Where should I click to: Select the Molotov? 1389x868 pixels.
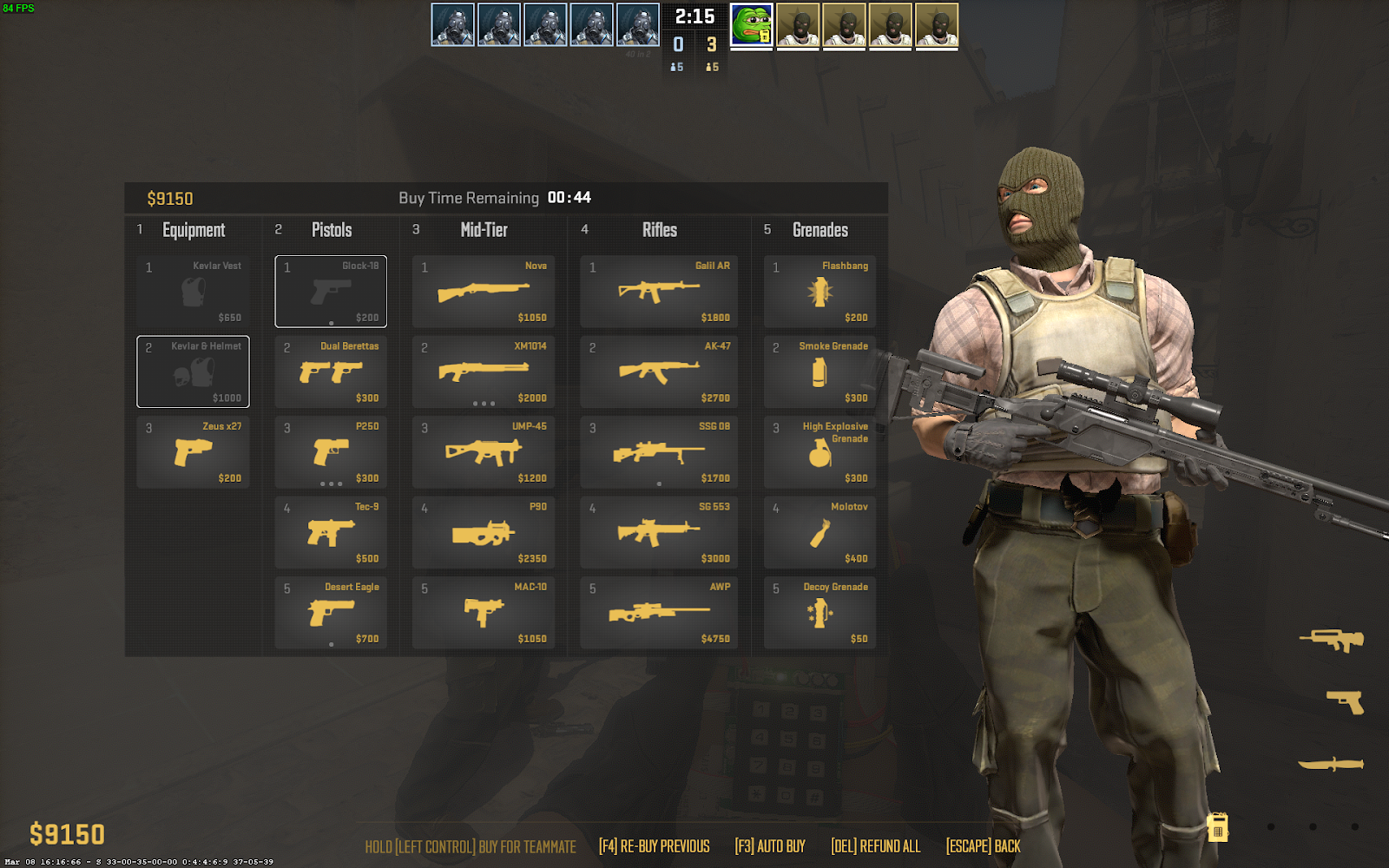[820, 532]
